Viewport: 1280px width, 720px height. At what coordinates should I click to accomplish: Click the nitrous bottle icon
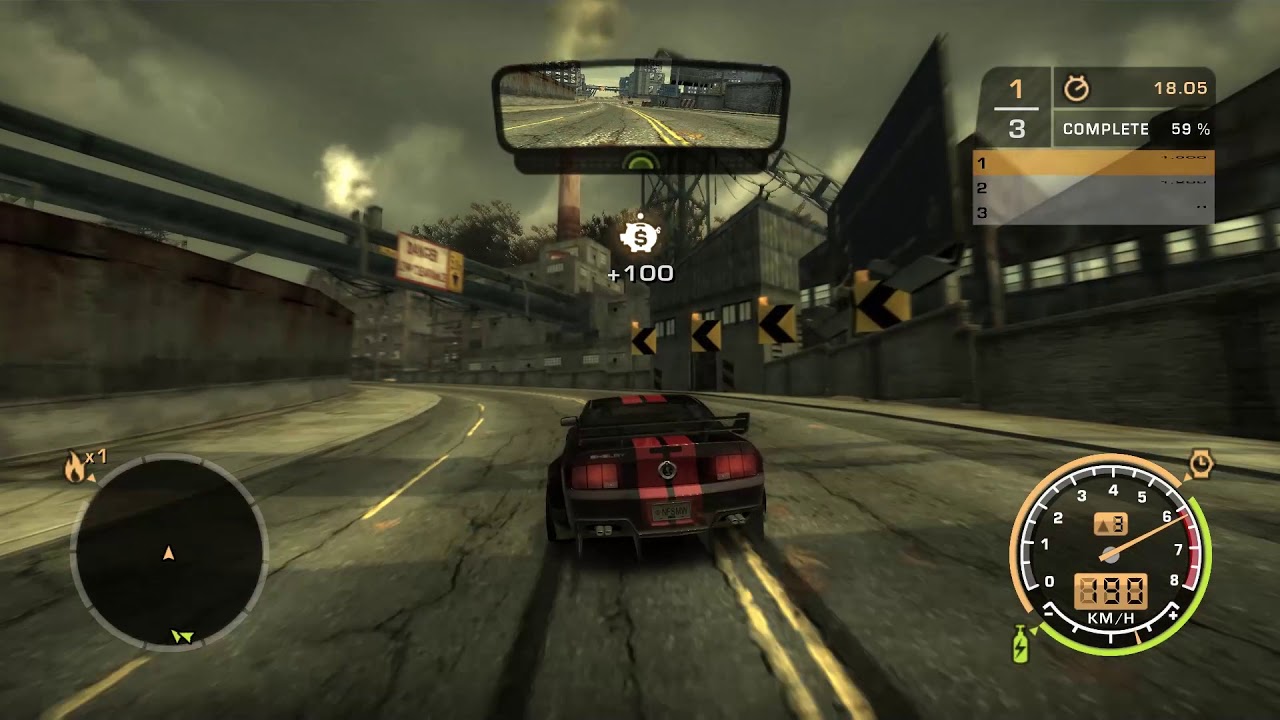tap(1019, 645)
